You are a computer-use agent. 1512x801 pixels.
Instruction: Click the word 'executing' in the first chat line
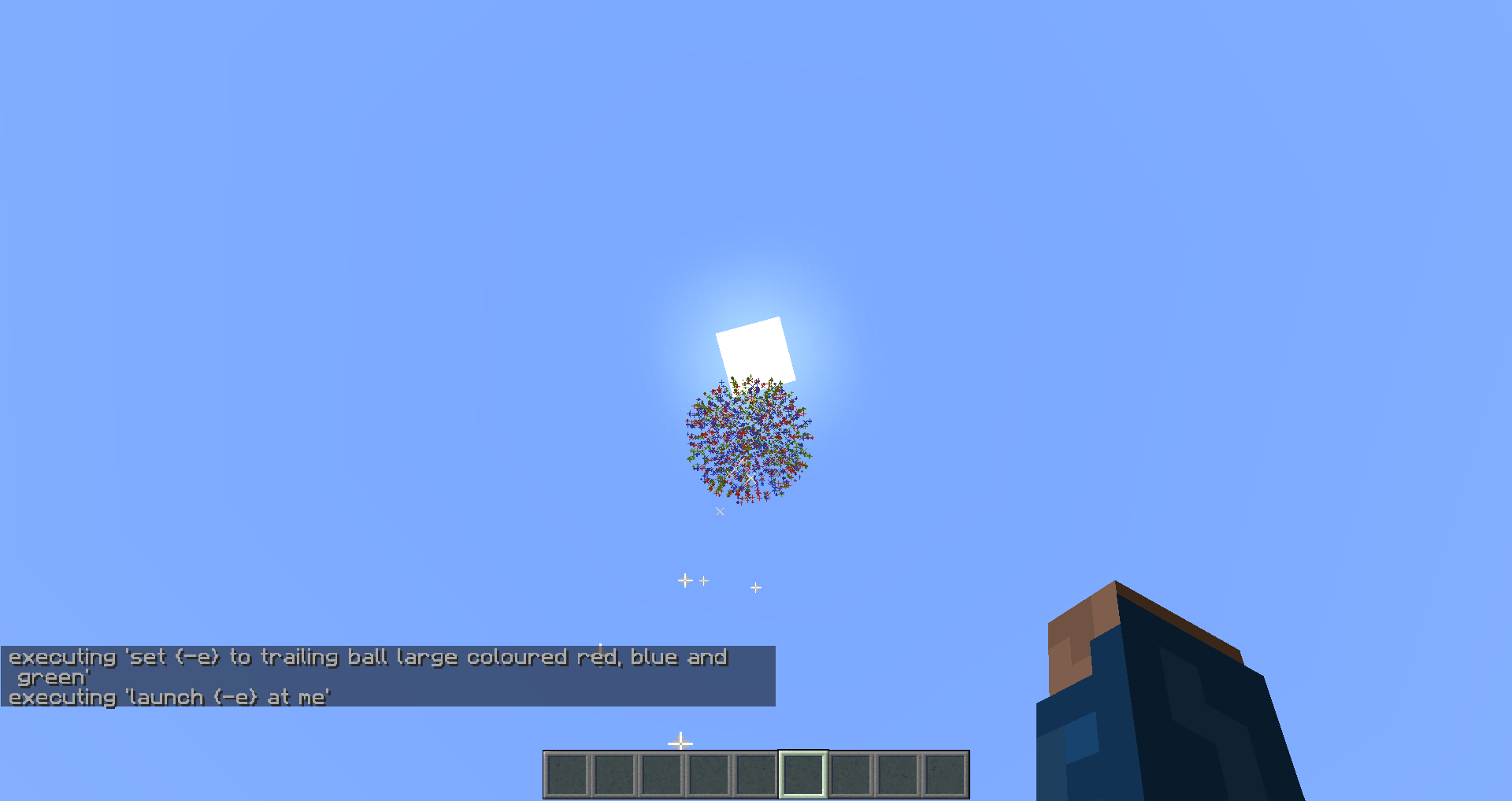click(x=61, y=657)
